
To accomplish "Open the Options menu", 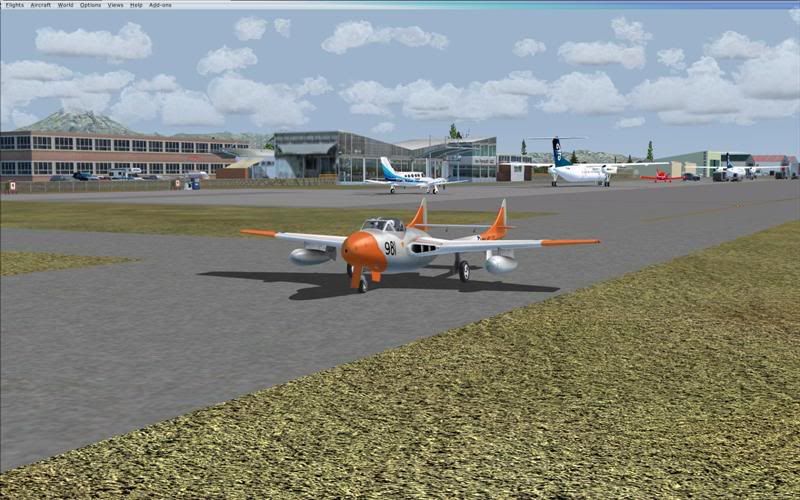I will coord(90,5).
